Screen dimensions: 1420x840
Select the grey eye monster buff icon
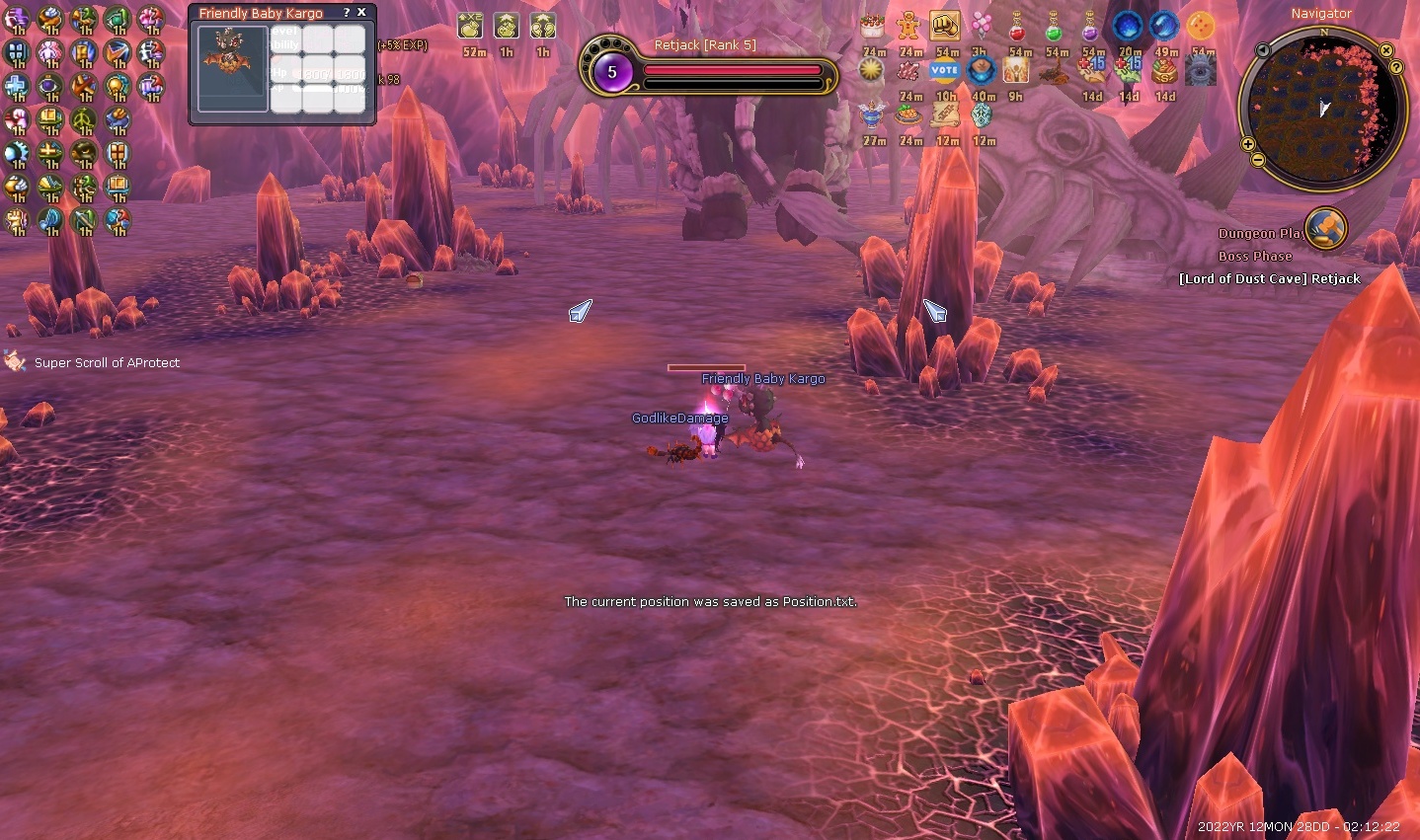[x=1201, y=70]
